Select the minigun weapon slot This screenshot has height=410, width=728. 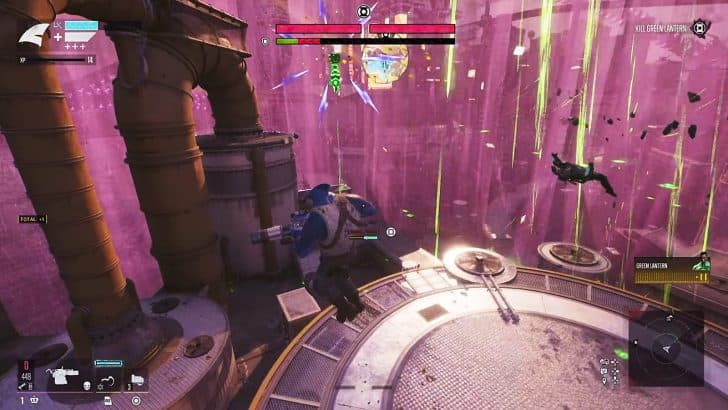click(61, 379)
